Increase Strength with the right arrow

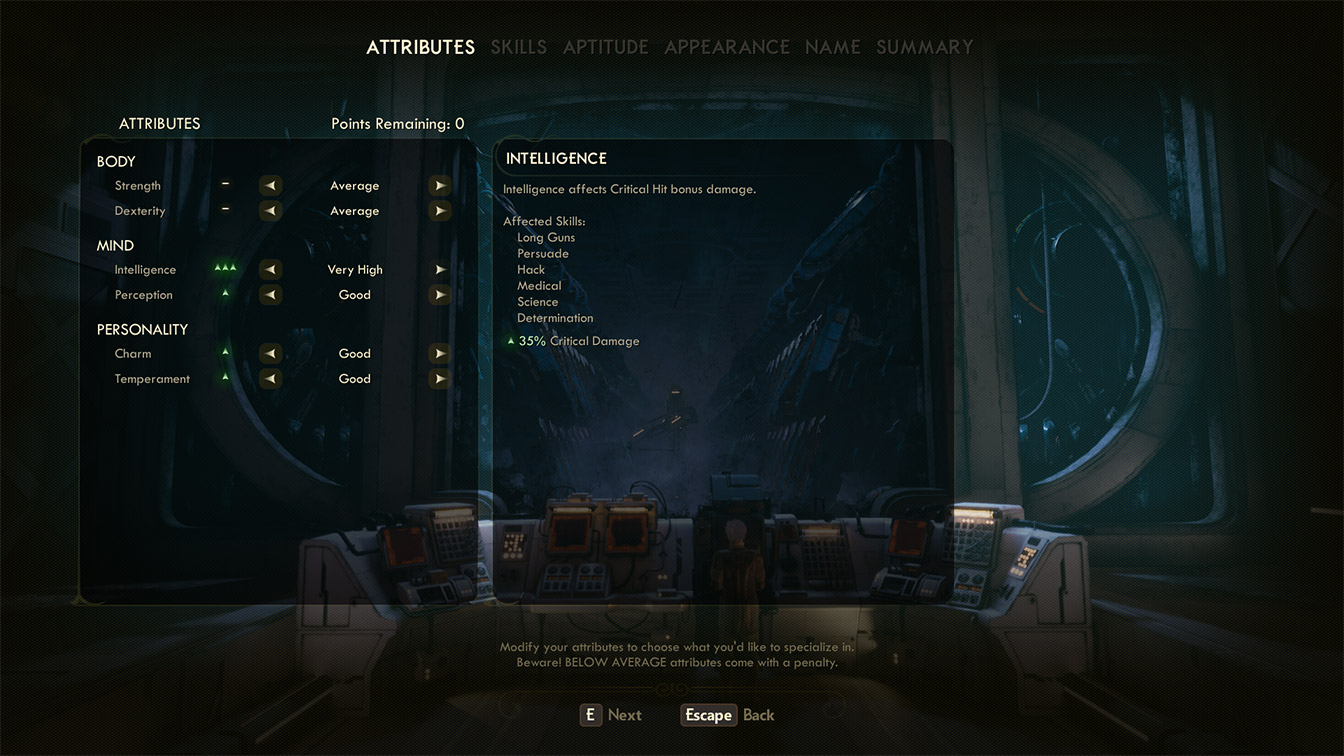coord(439,186)
